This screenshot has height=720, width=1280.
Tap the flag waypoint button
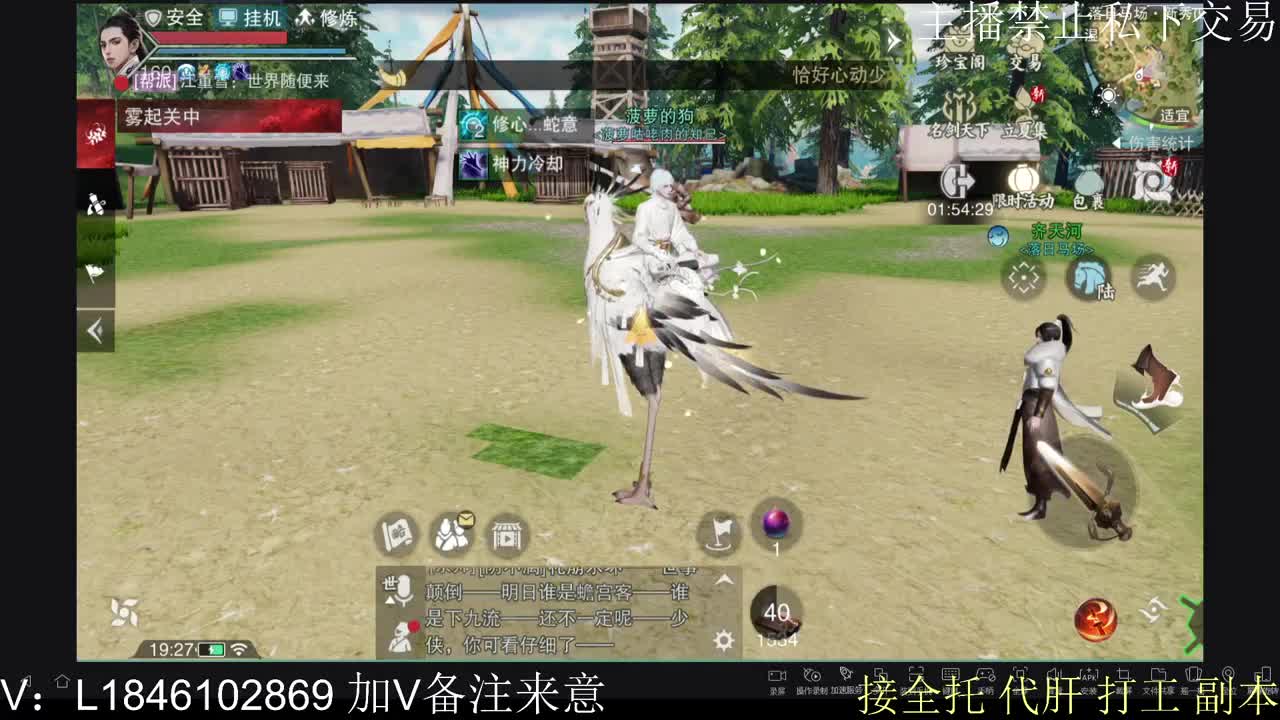pyautogui.click(x=719, y=531)
